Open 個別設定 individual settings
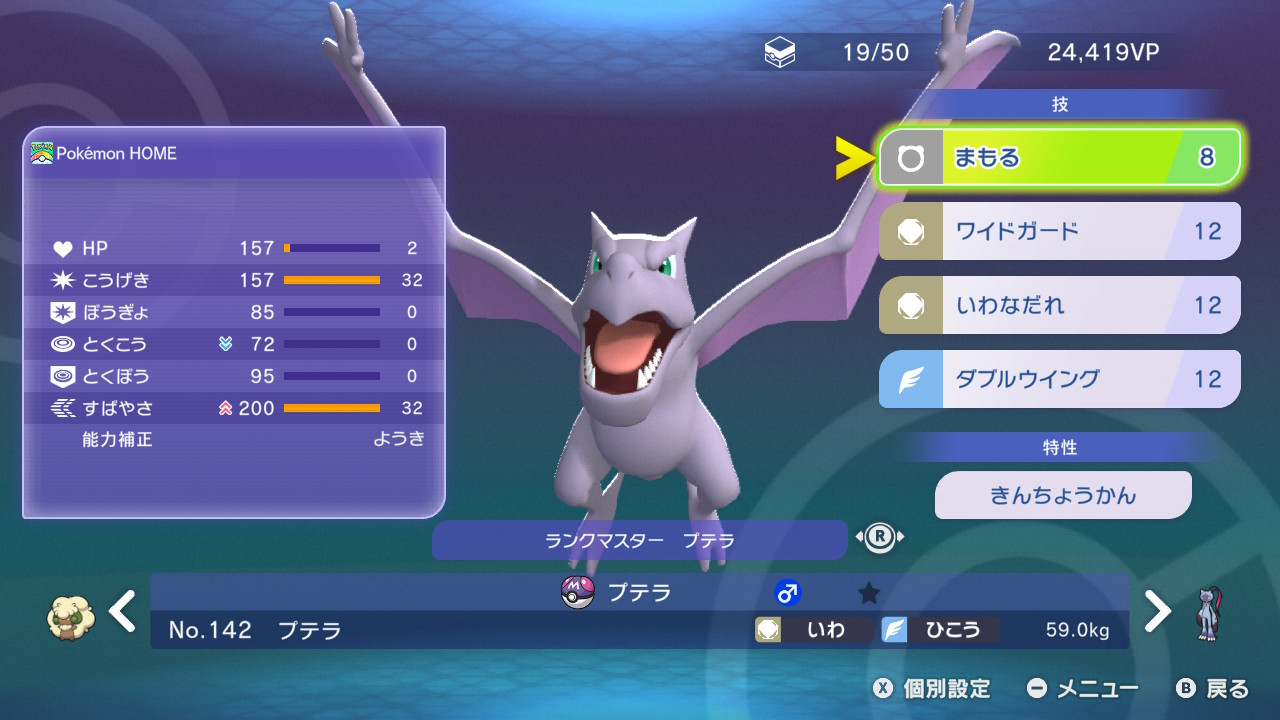 click(x=932, y=688)
